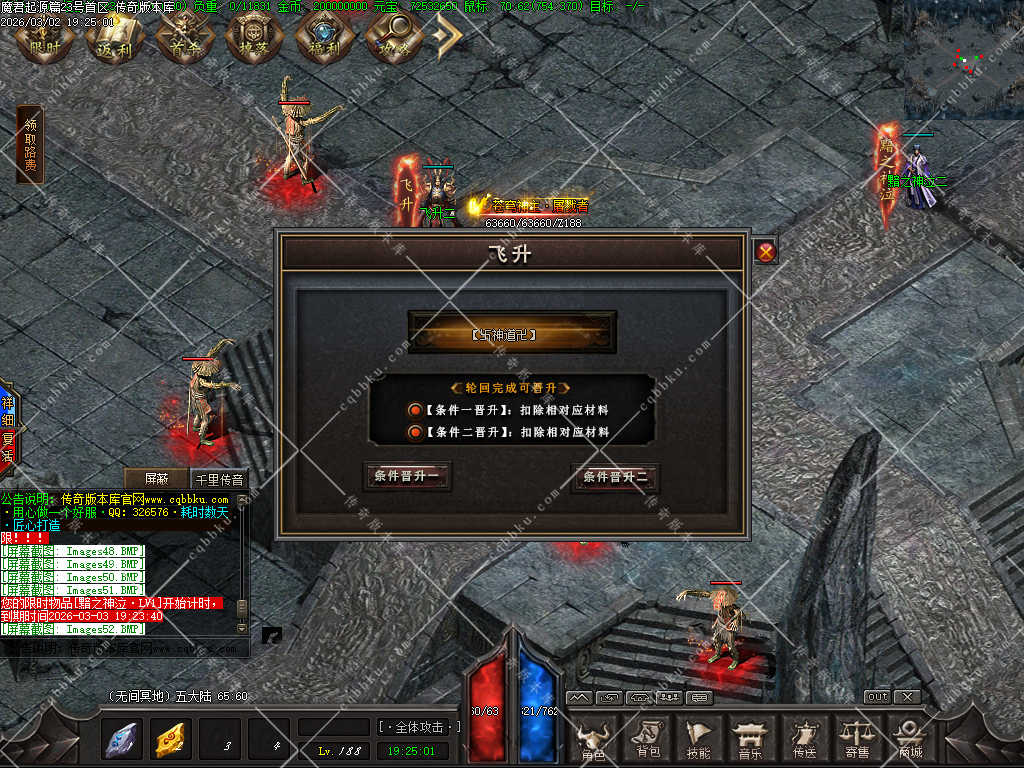1024x768 pixels.
Task: Close the 飞升 ascension window
Action: [766, 252]
